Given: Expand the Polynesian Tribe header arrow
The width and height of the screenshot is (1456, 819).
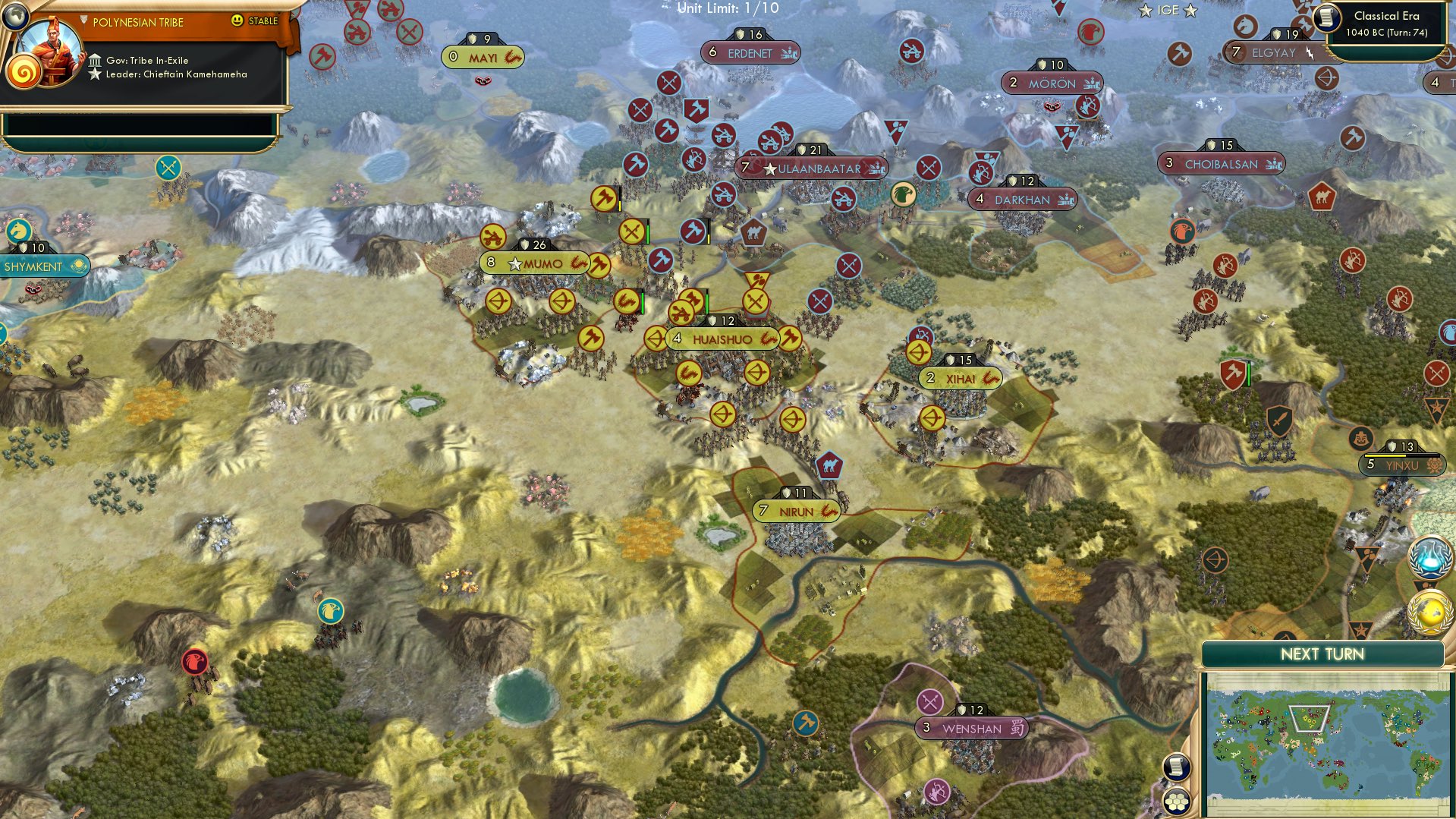Looking at the screenshot, I should [x=83, y=20].
